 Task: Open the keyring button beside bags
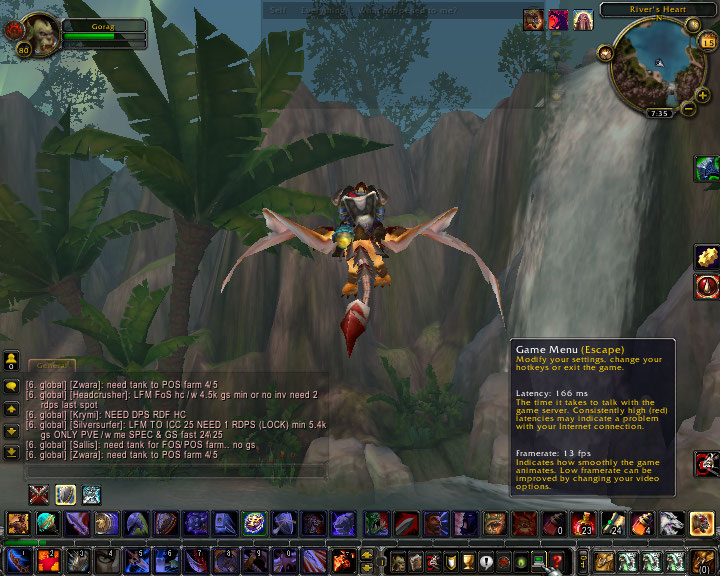pos(584,561)
